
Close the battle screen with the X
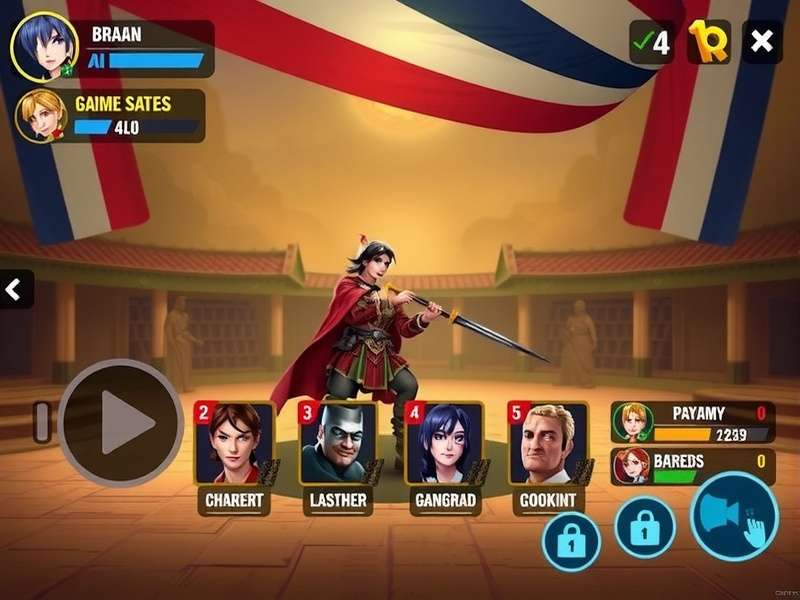pyautogui.click(x=762, y=42)
